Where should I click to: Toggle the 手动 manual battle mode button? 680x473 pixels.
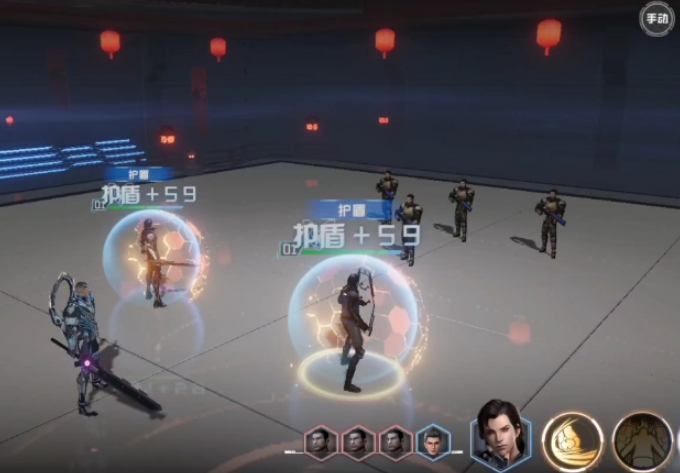[x=657, y=18]
